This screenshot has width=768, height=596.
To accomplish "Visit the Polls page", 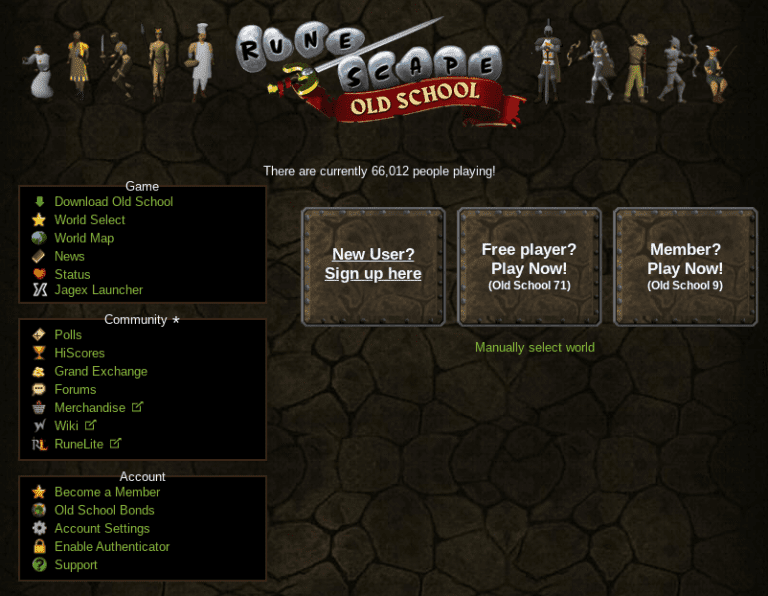I will point(68,335).
